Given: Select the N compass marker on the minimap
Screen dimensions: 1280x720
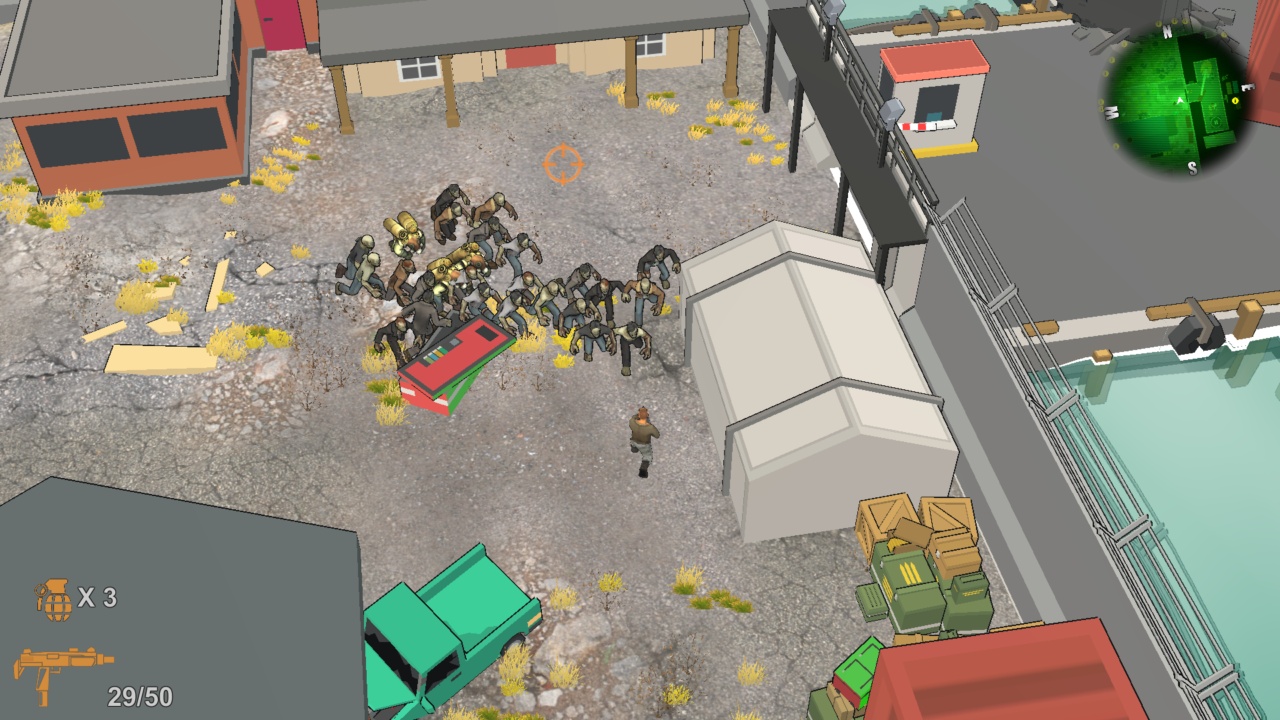Looking at the screenshot, I should [x=1167, y=30].
